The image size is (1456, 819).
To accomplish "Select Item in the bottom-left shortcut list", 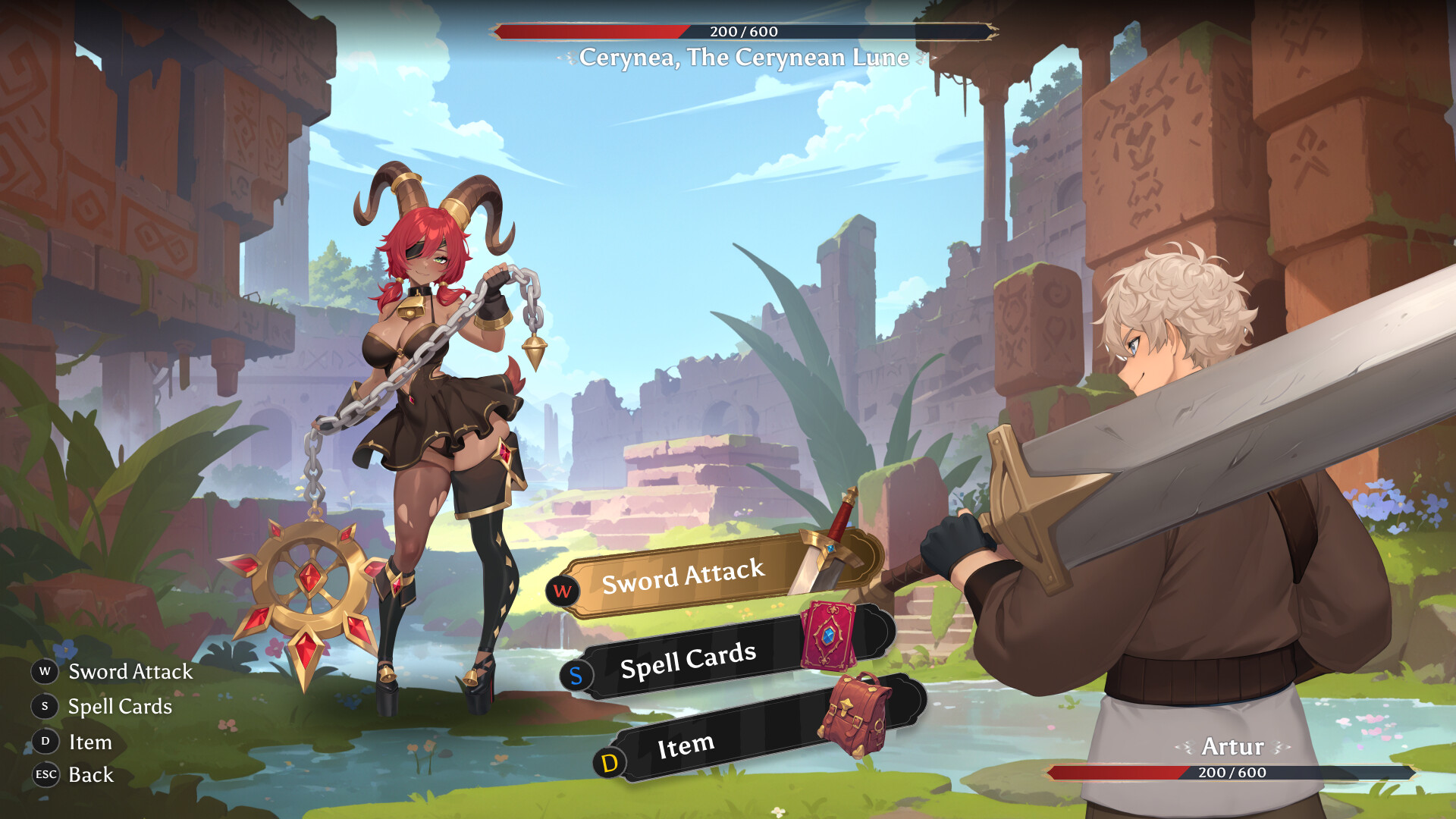I will click(90, 742).
